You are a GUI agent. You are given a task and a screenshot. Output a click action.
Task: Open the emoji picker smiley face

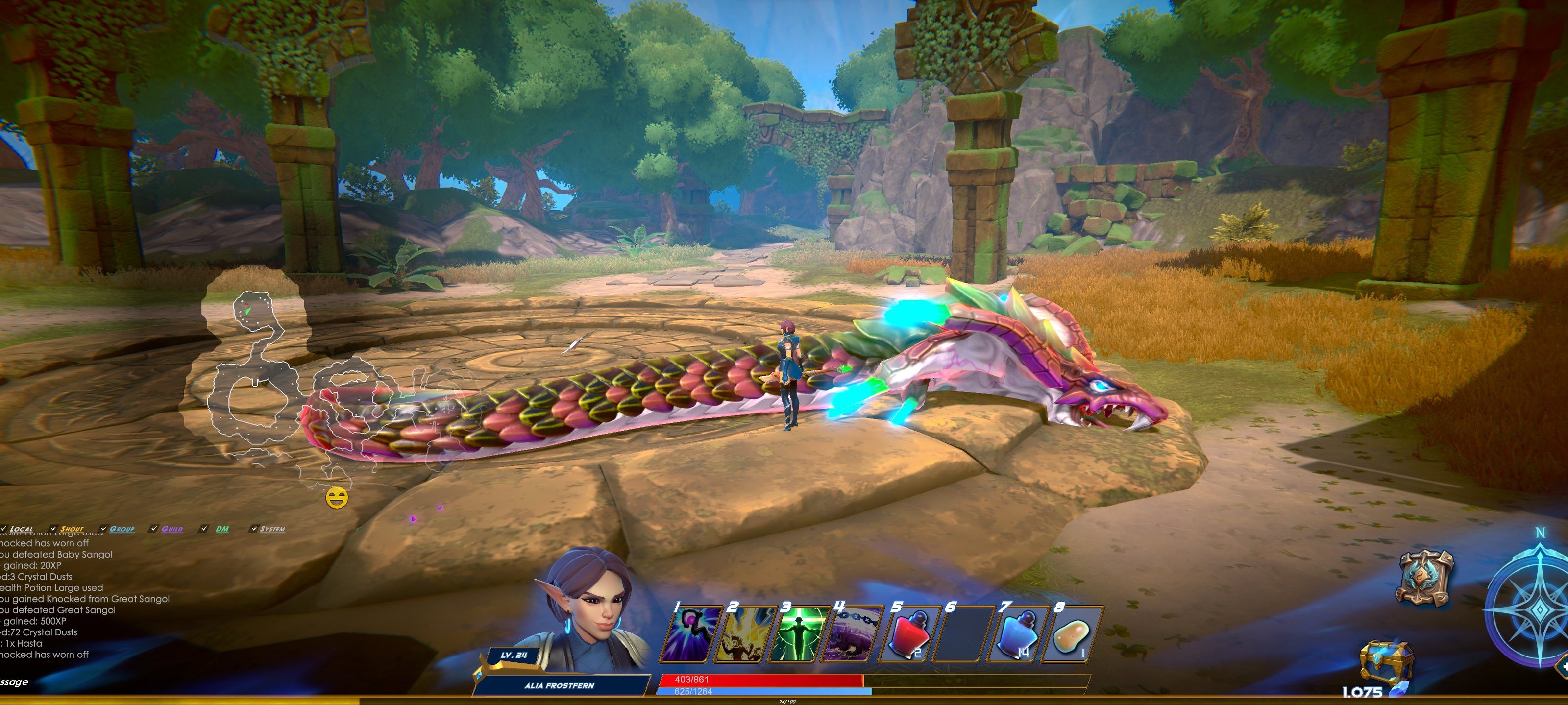pyautogui.click(x=337, y=498)
